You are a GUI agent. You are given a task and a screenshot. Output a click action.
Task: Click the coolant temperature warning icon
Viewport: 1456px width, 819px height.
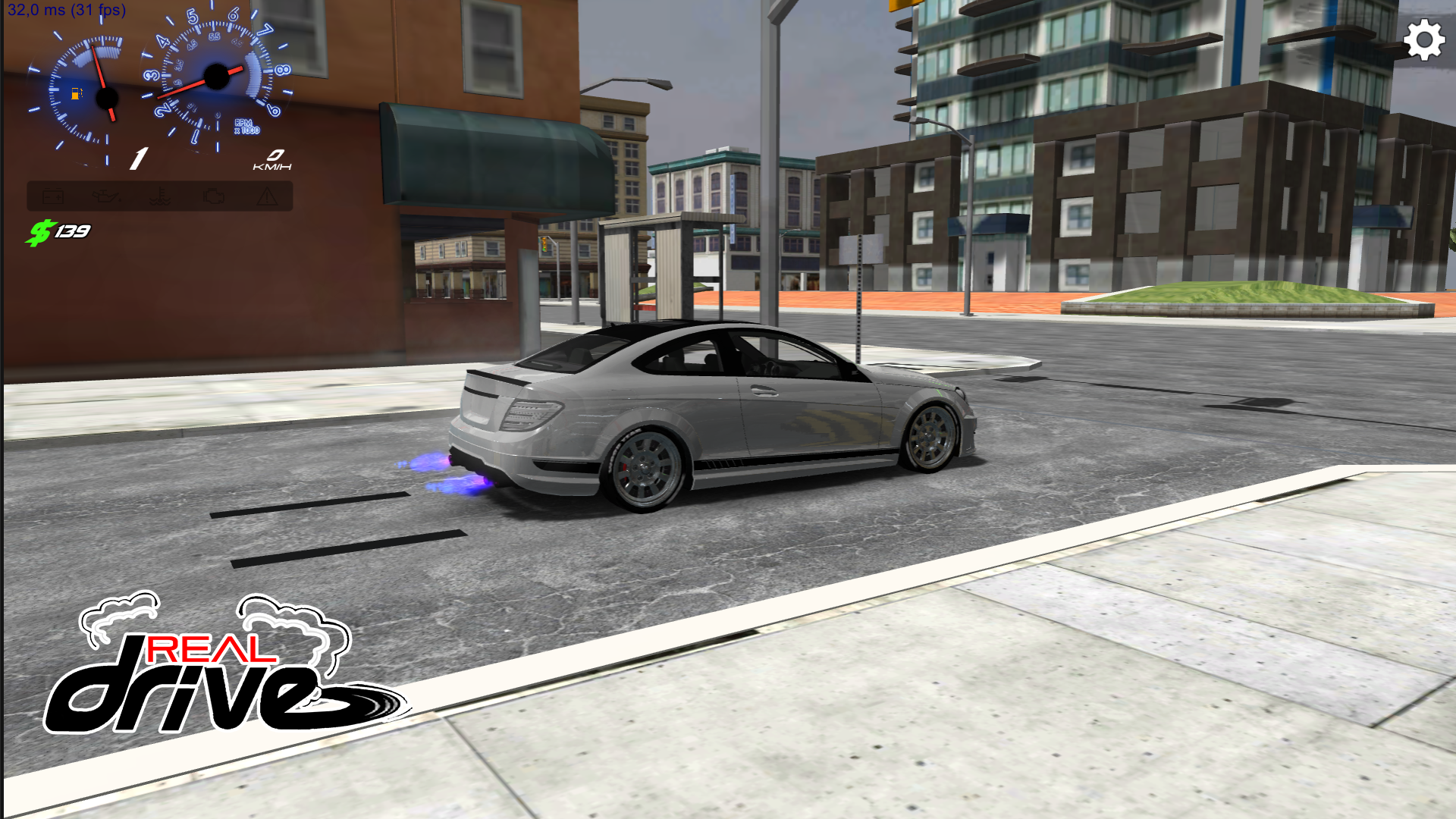(x=162, y=197)
